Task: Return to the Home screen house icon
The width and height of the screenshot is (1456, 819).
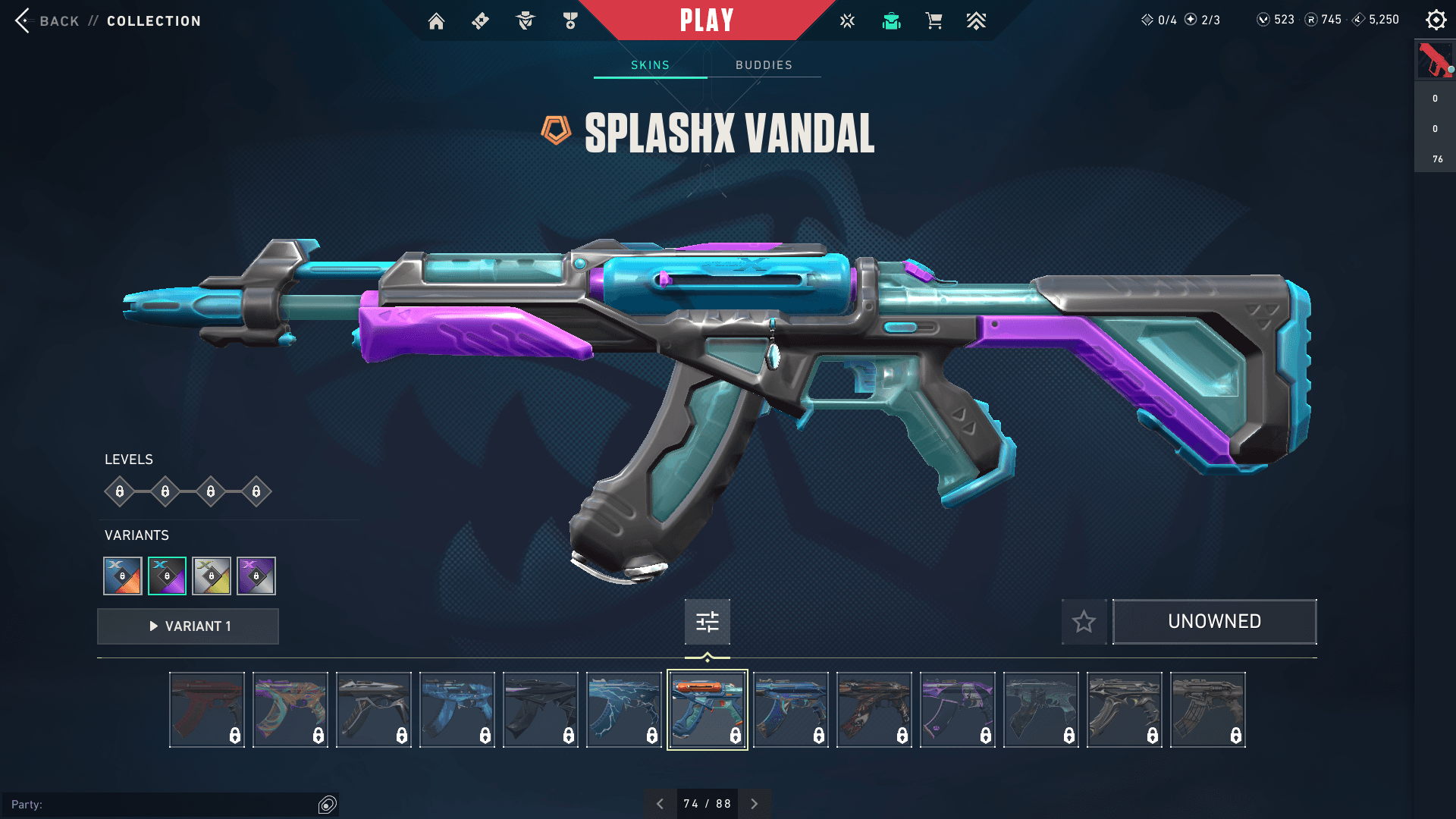Action: [437, 20]
